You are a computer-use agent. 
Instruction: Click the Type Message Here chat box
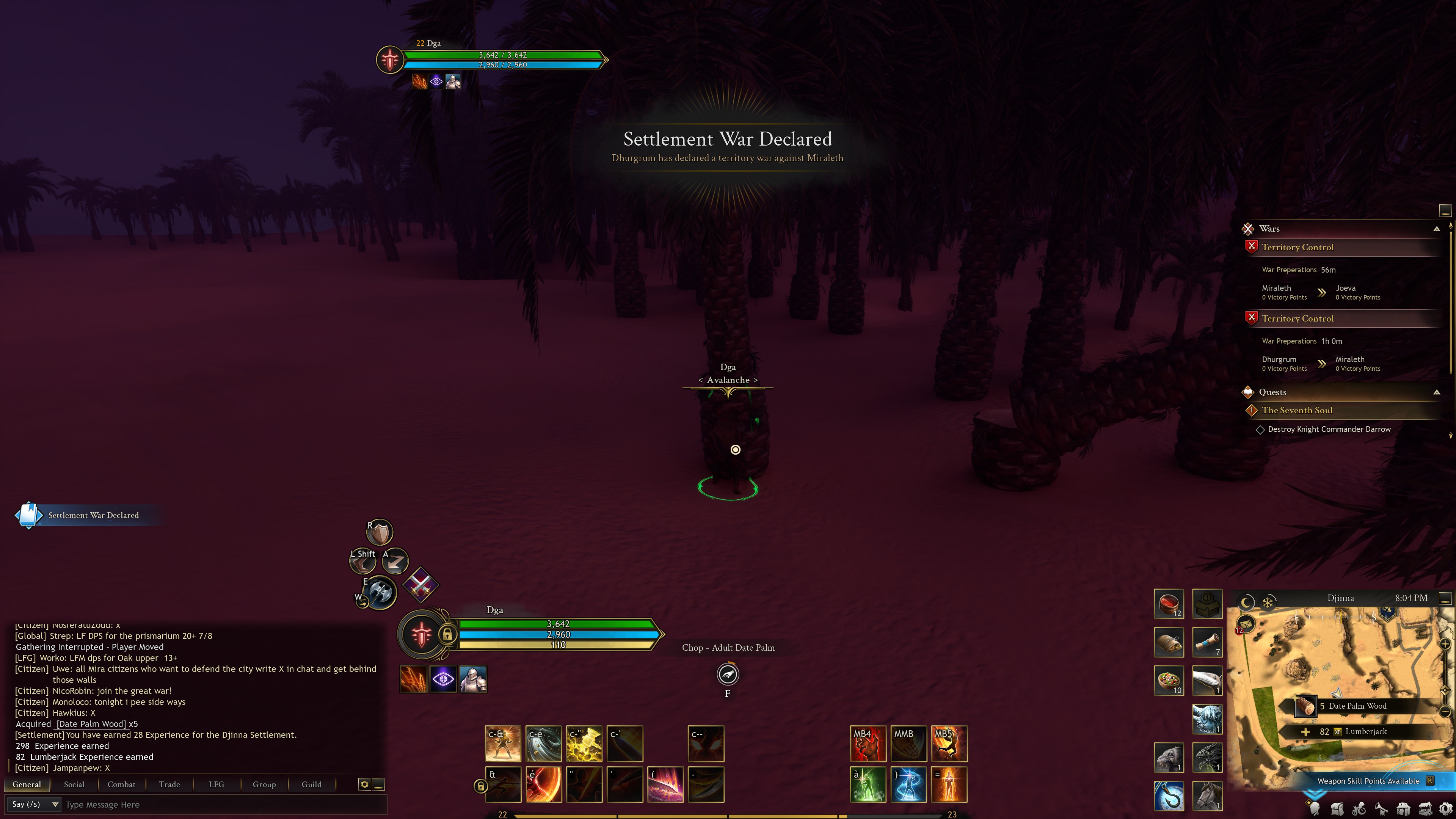(220, 804)
